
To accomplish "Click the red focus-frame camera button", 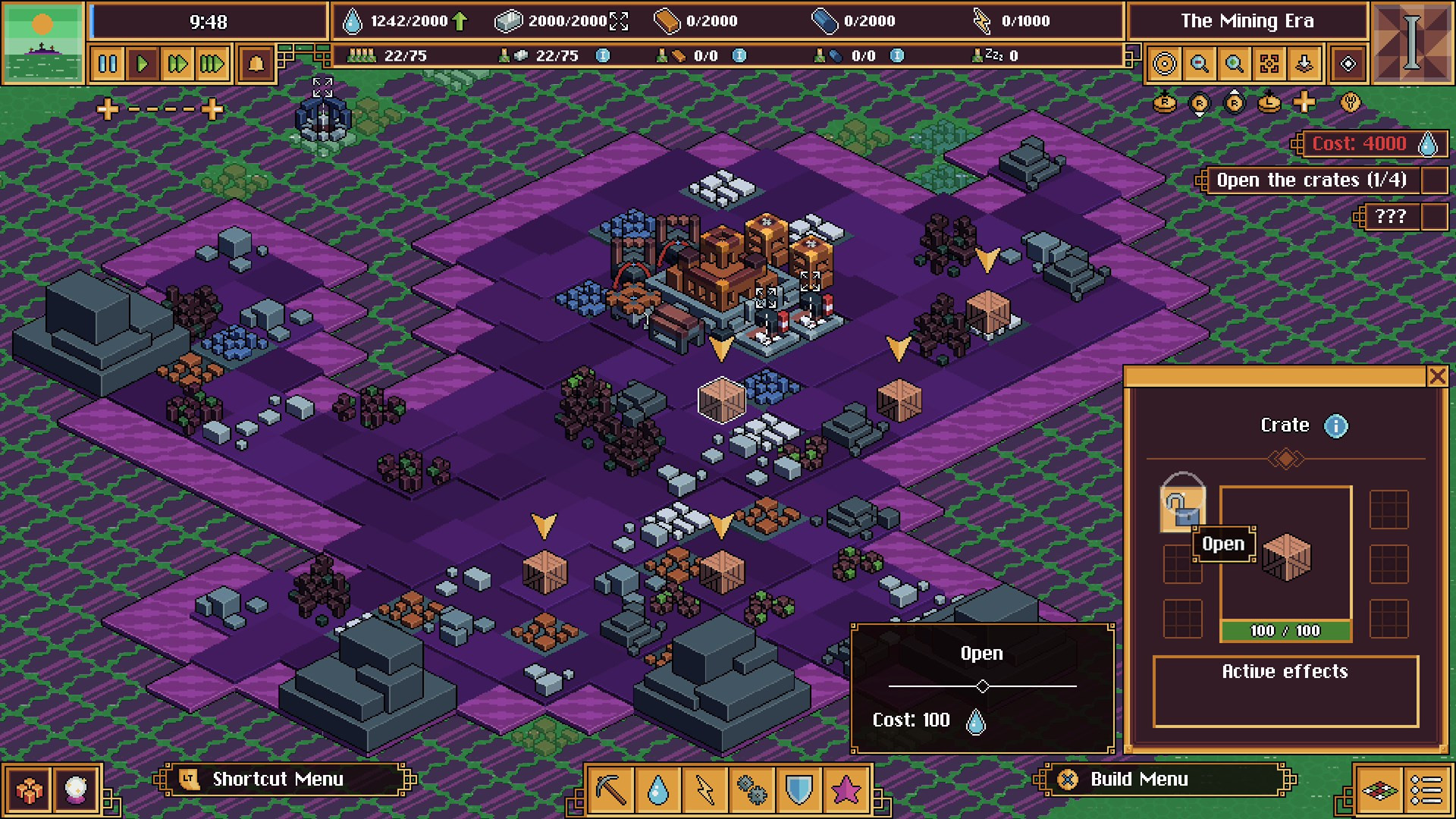I will [x=1269, y=64].
